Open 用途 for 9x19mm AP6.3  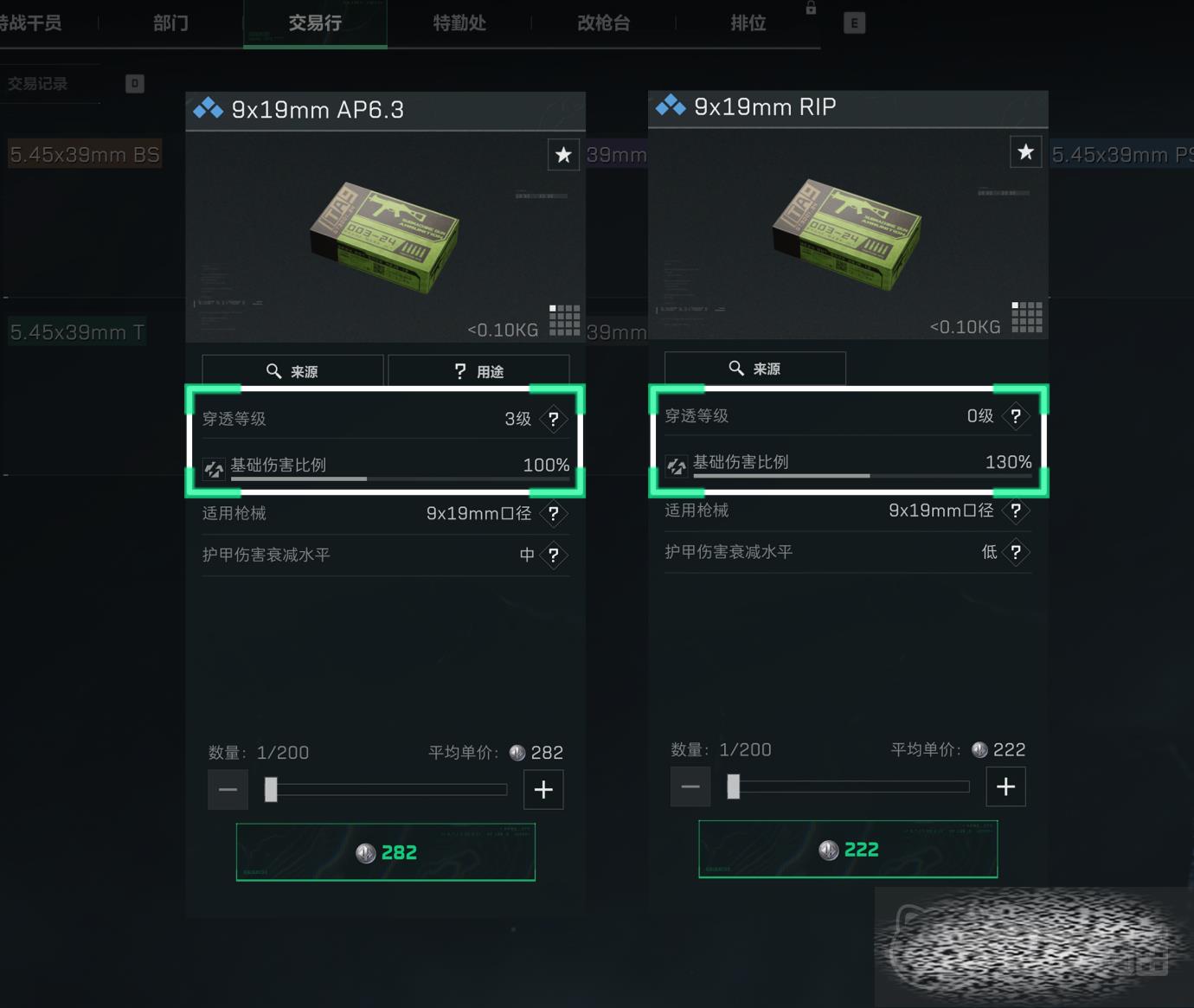click(x=478, y=371)
